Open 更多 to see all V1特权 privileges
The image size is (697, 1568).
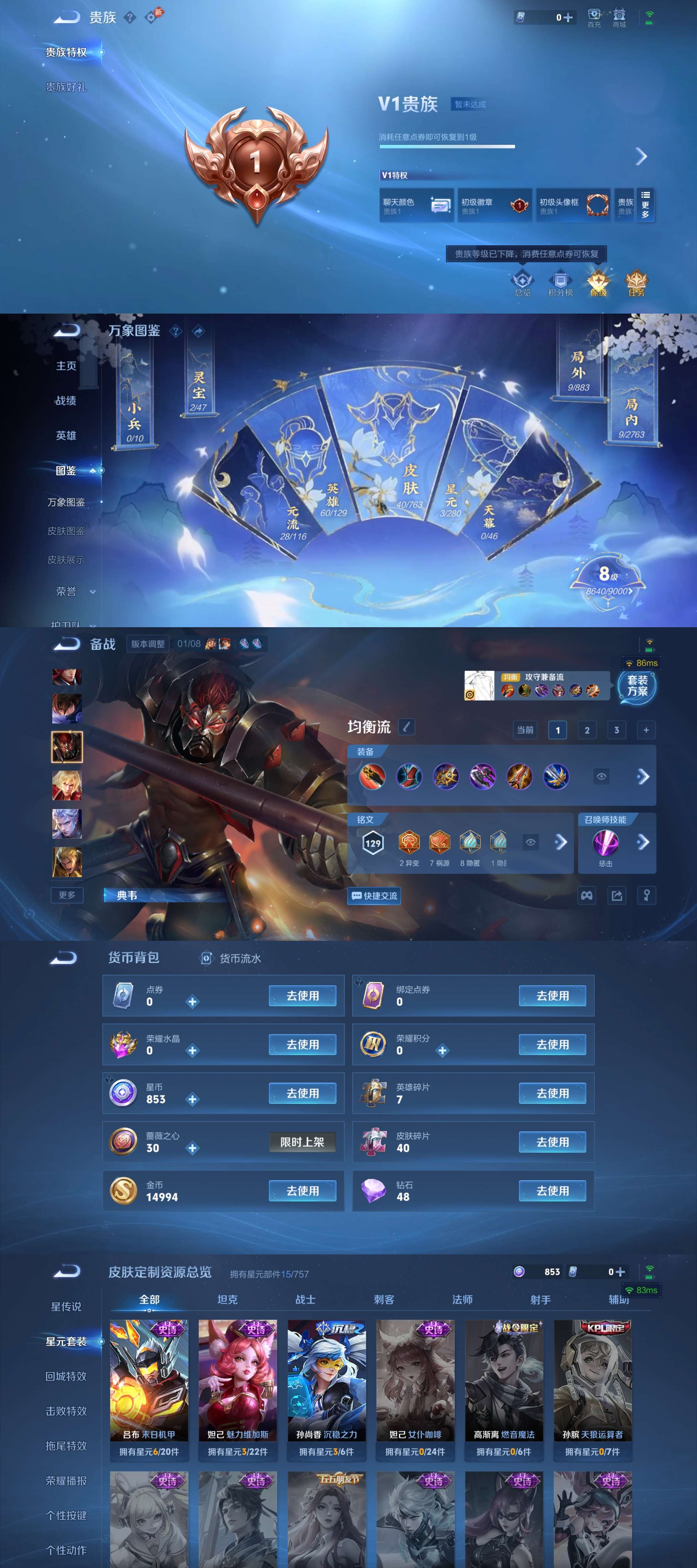coord(645,206)
